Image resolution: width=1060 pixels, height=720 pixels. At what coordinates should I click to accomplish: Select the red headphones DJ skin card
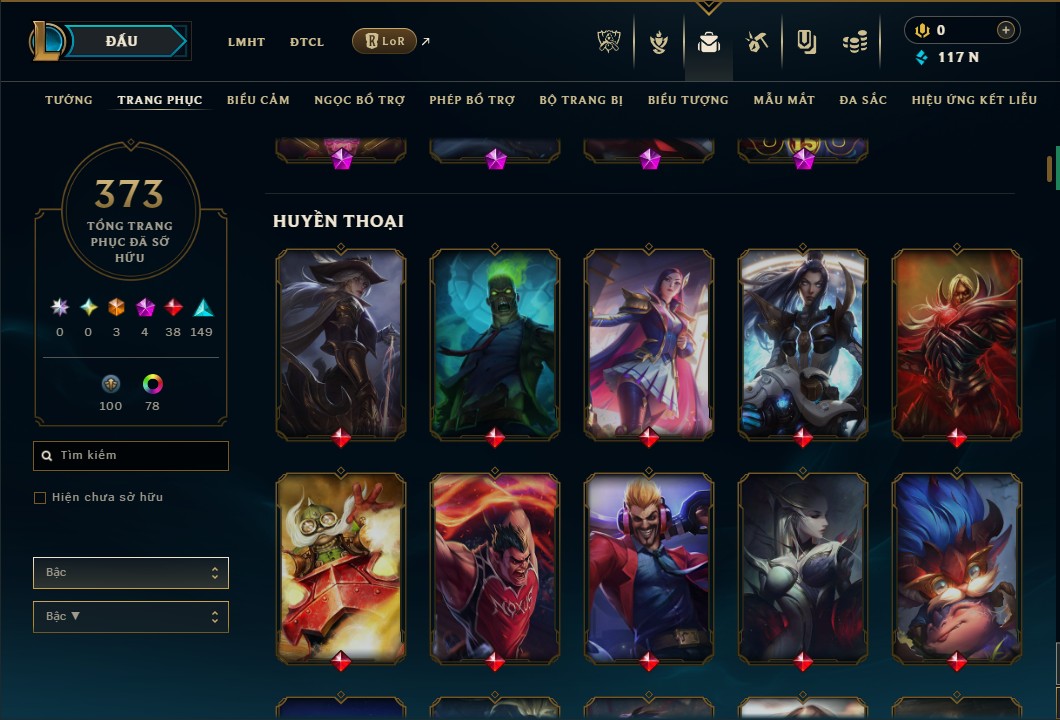[649, 566]
